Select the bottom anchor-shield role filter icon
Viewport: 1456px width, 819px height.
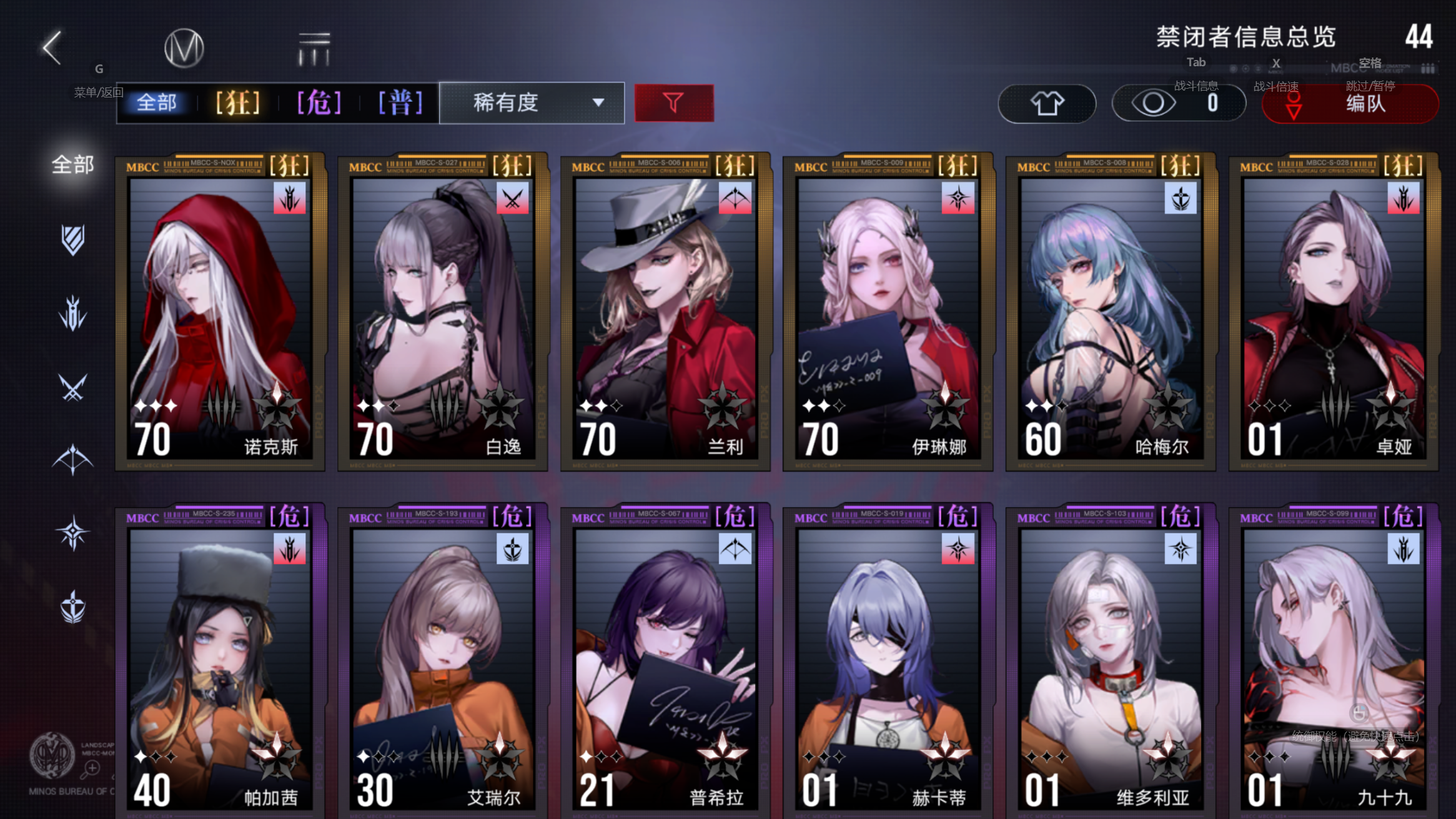[73, 606]
